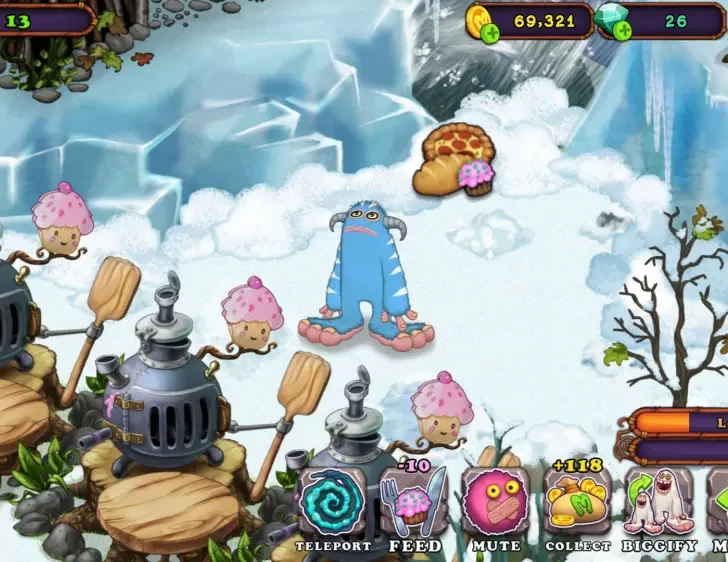Collect the 118 coins
Viewport: 728px width, 562px height.
point(577,504)
